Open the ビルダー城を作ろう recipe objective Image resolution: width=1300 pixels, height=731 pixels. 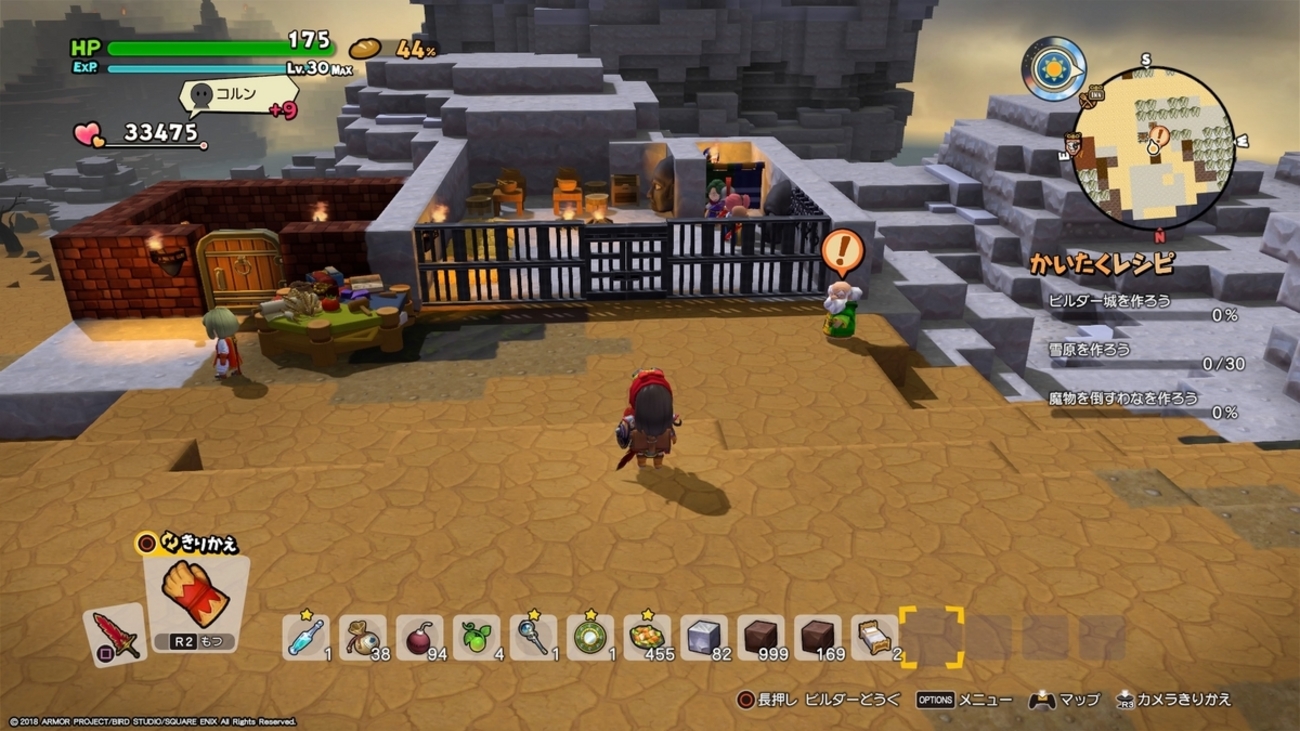[1110, 300]
